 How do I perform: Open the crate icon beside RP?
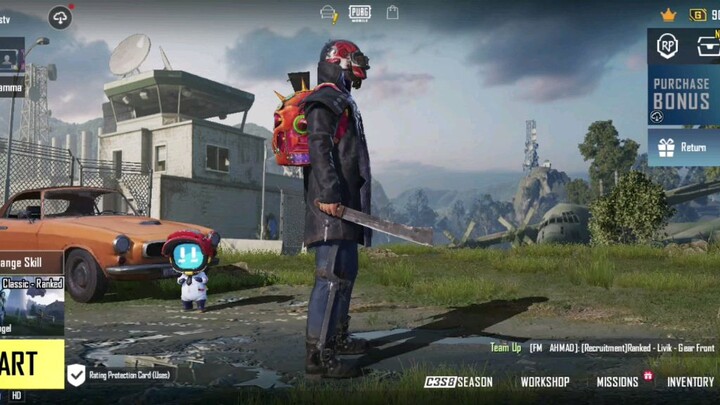pyautogui.click(x=707, y=45)
